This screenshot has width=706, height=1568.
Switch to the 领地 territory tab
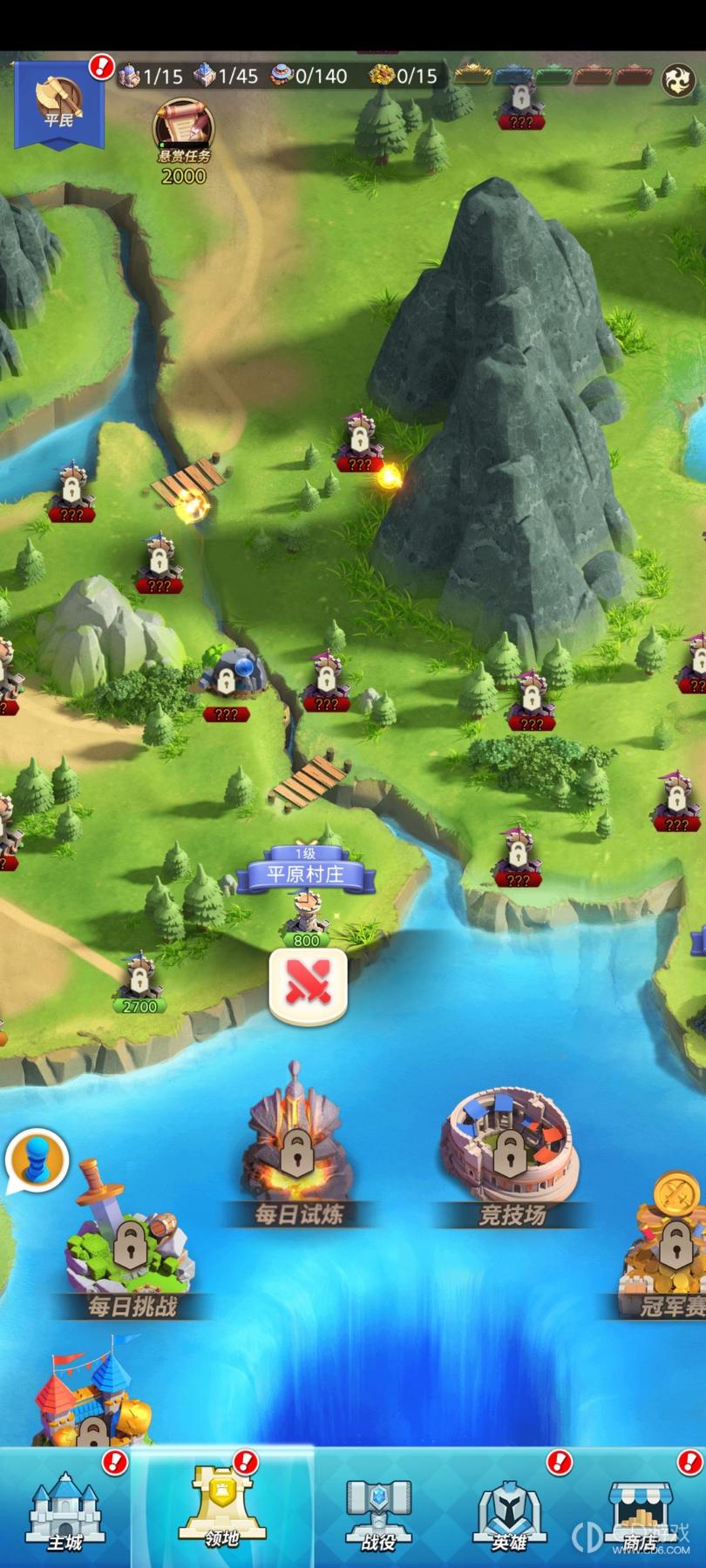(x=222, y=1509)
